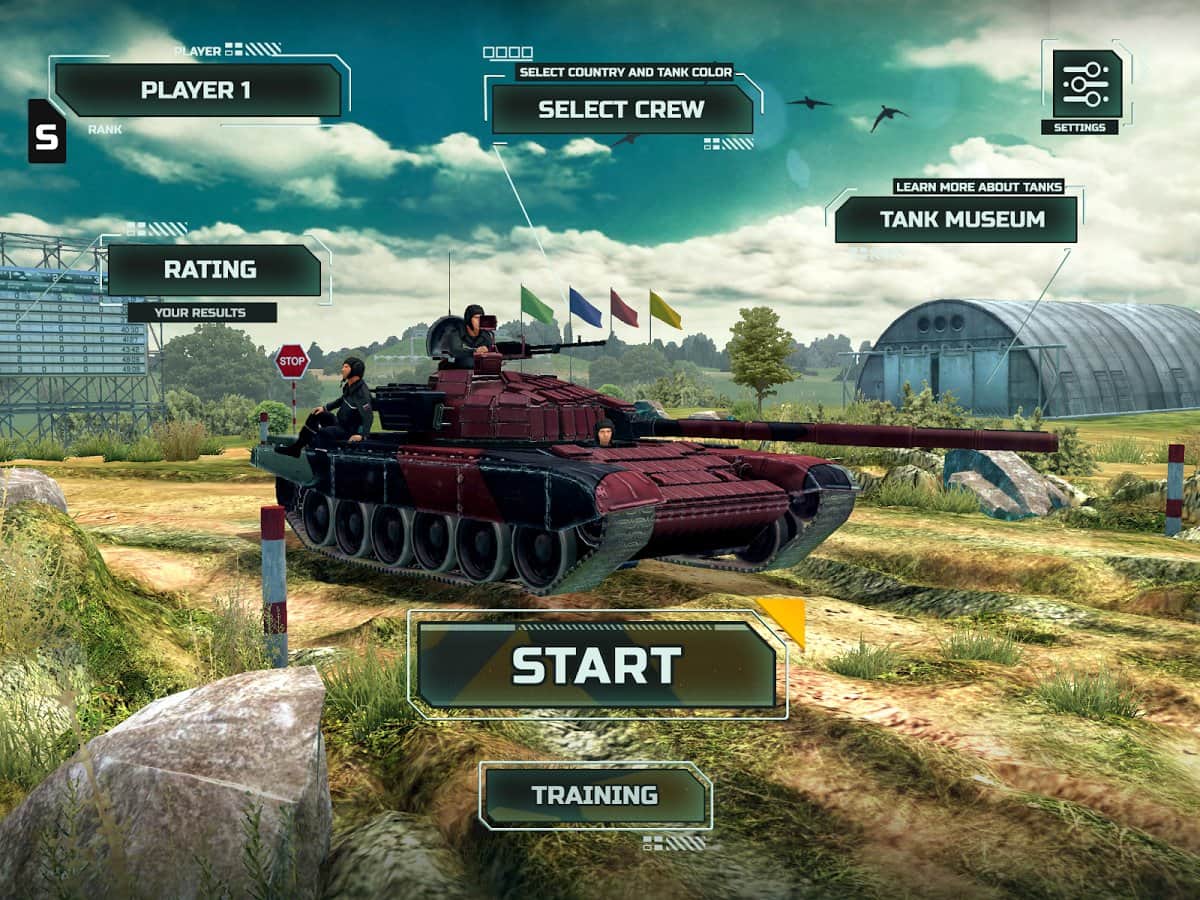Open the Settings sliders icon
The height and width of the screenshot is (900, 1200).
(1086, 84)
